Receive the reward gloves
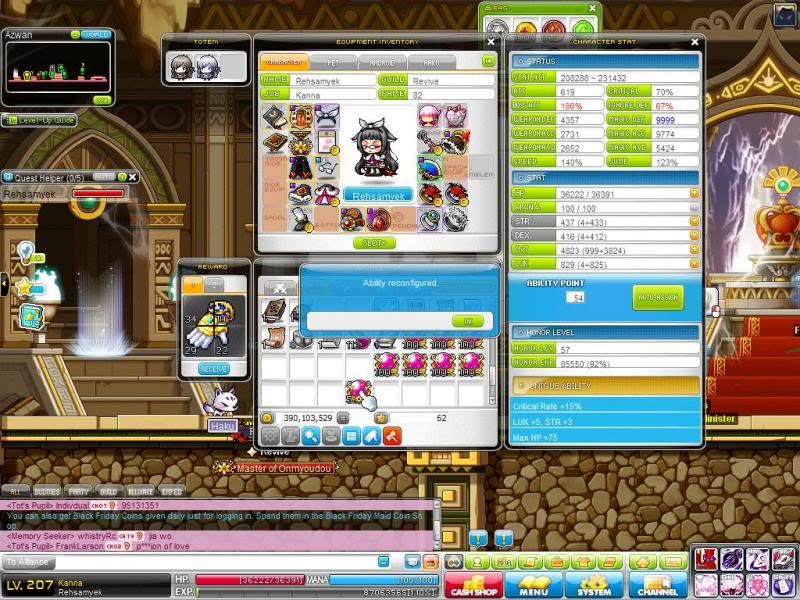 213,369
